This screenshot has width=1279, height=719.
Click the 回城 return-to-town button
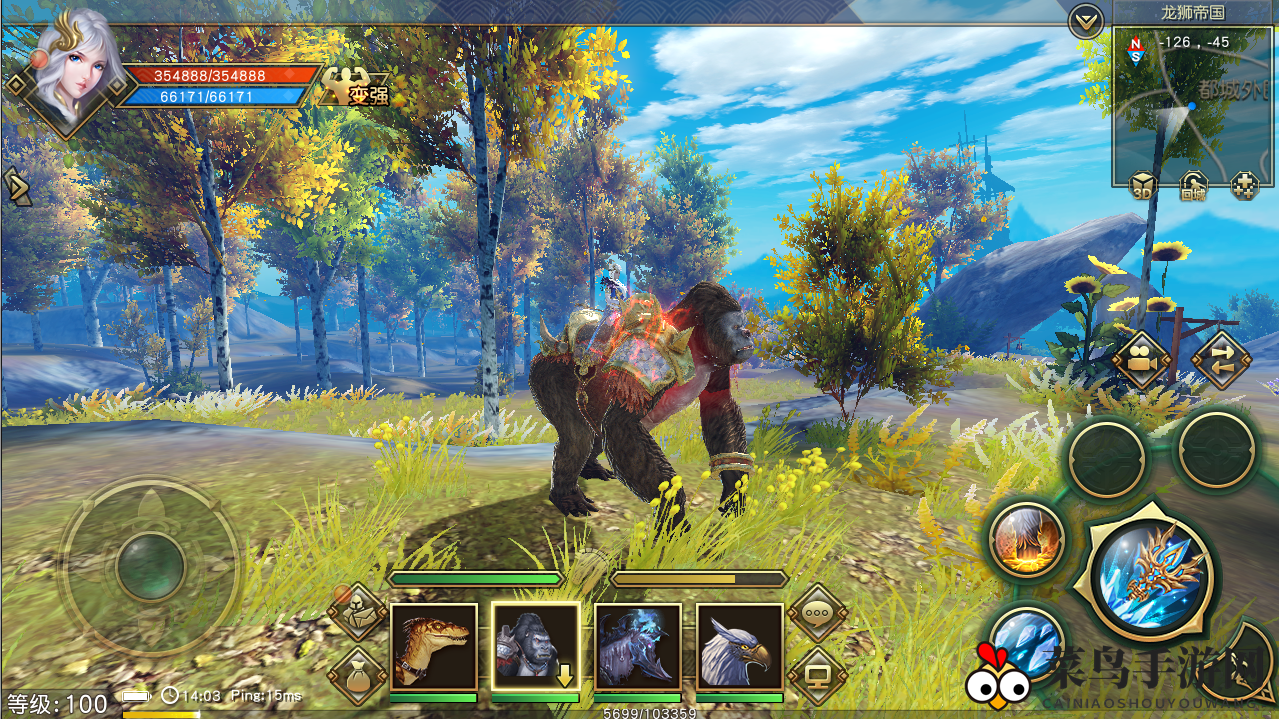click(x=1193, y=186)
